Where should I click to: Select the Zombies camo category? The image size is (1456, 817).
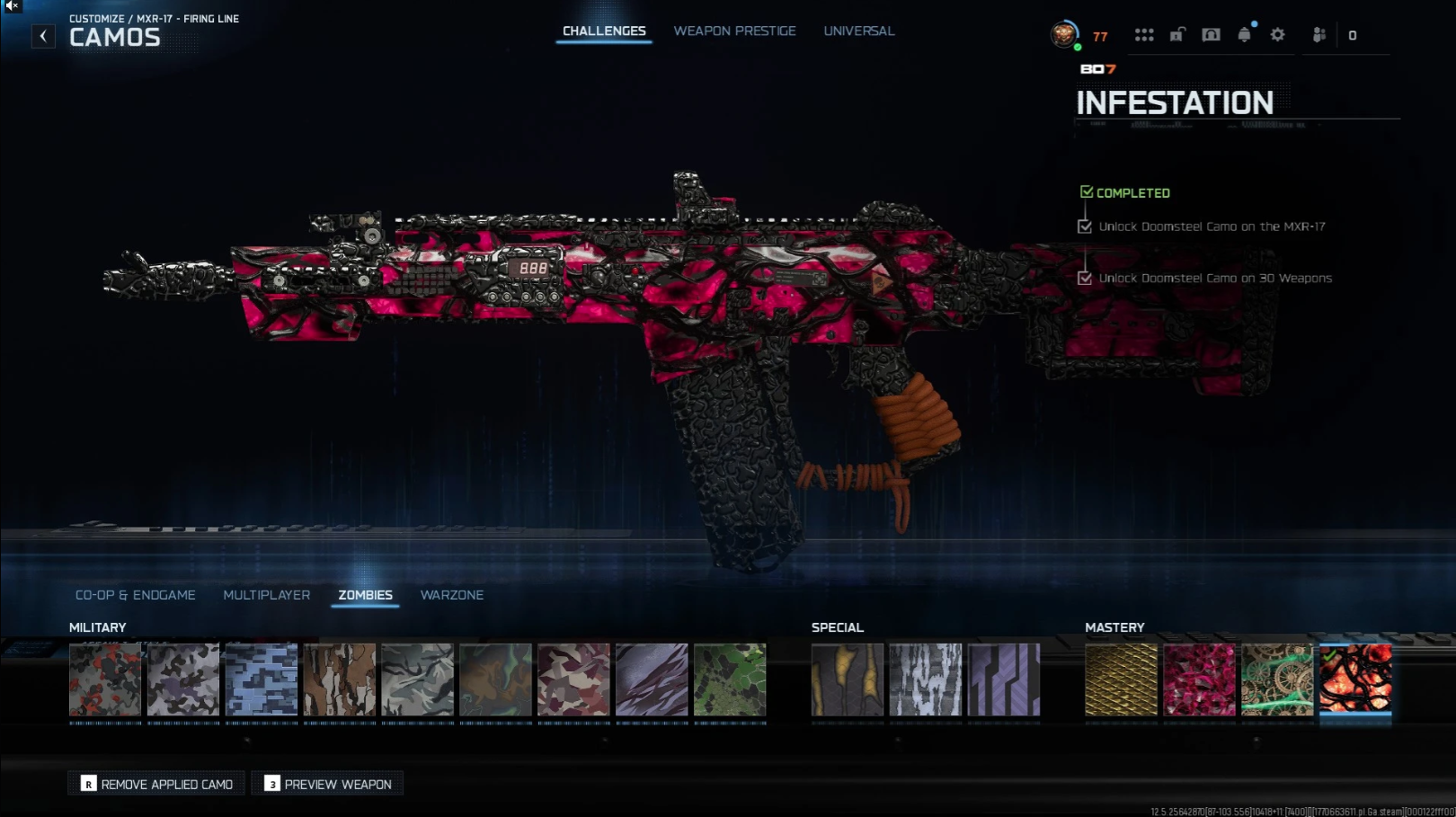[365, 595]
